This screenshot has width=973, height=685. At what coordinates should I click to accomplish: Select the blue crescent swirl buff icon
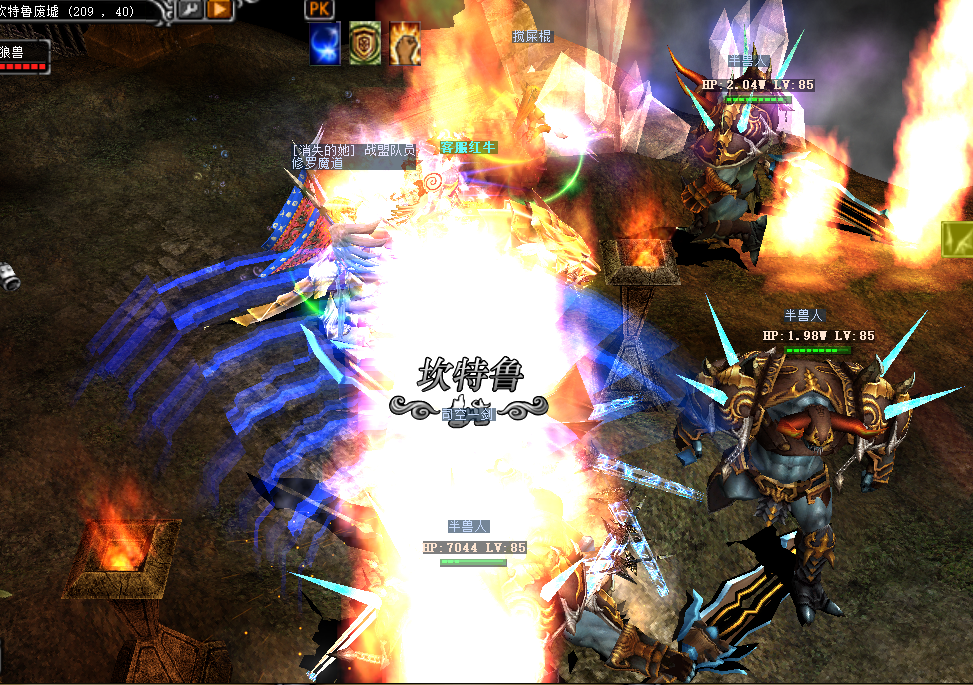pos(324,44)
